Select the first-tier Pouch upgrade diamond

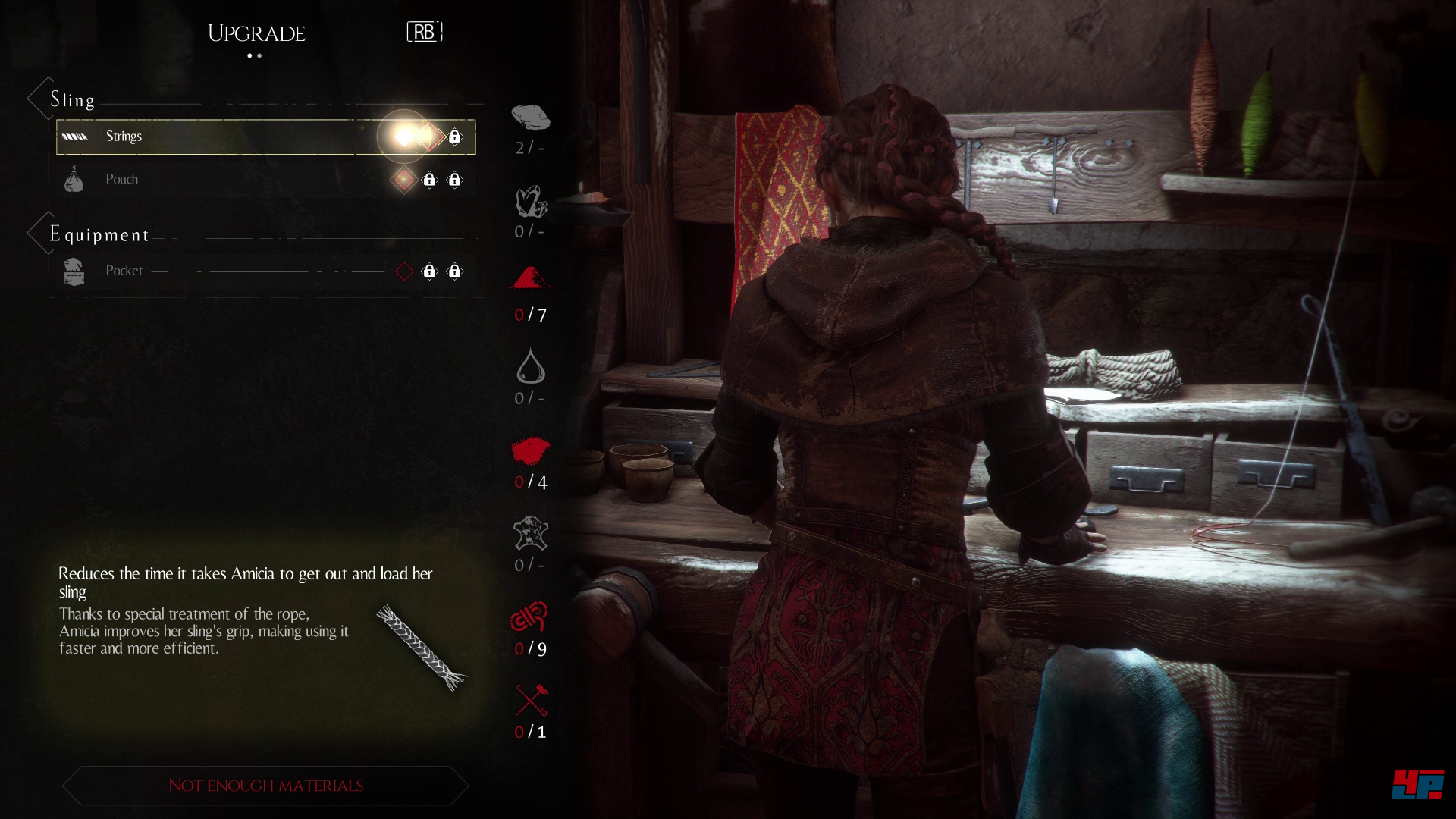[404, 180]
